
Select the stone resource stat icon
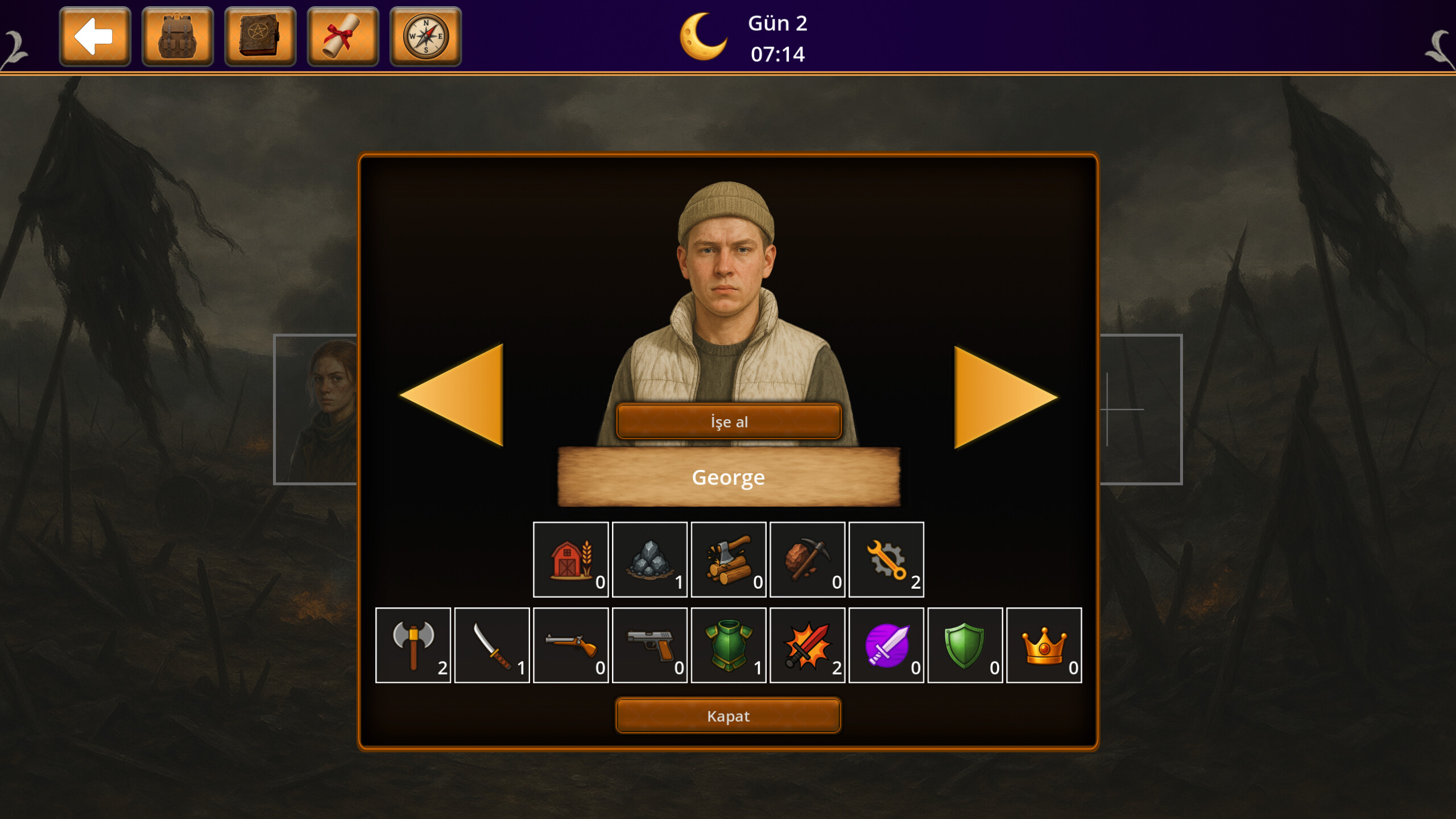(x=650, y=559)
